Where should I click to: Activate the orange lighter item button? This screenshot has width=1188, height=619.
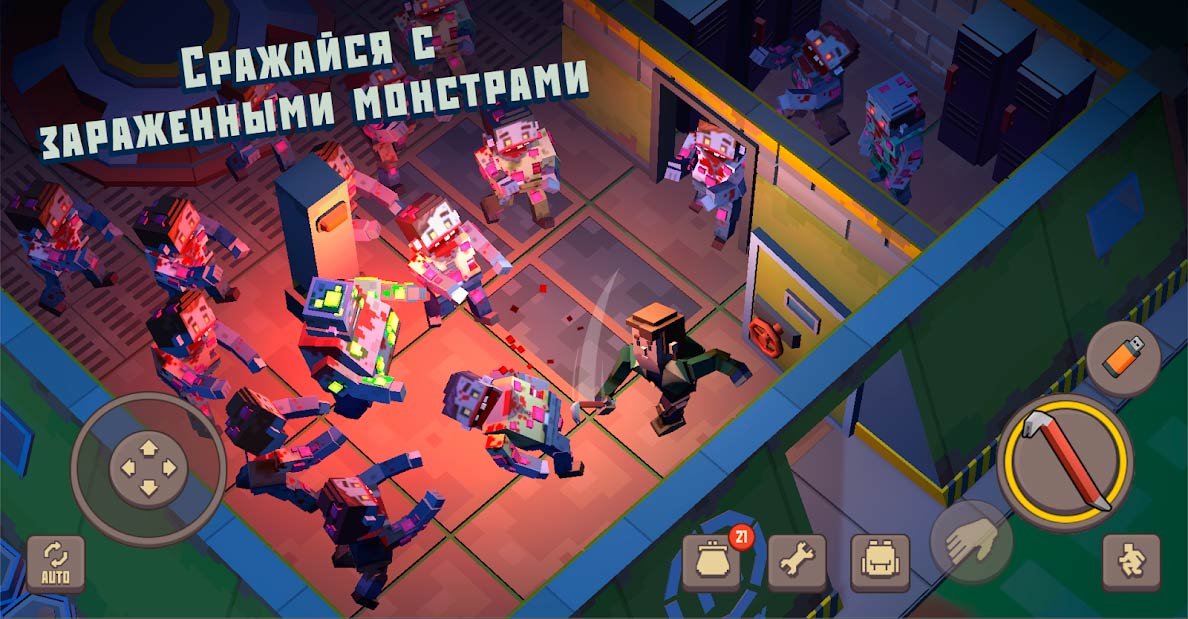pos(1122,359)
